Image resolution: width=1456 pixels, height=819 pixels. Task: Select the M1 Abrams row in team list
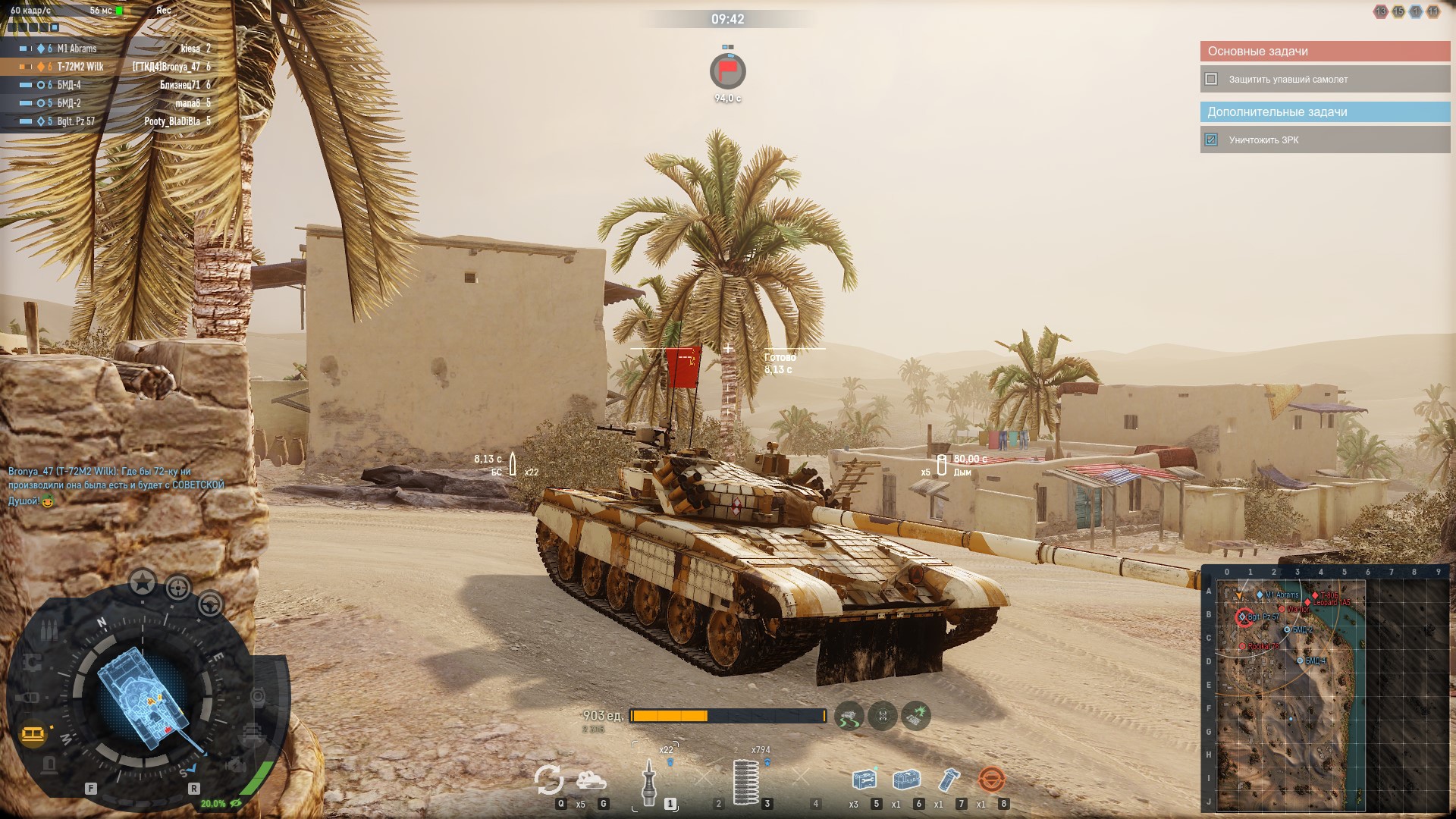tap(106, 49)
